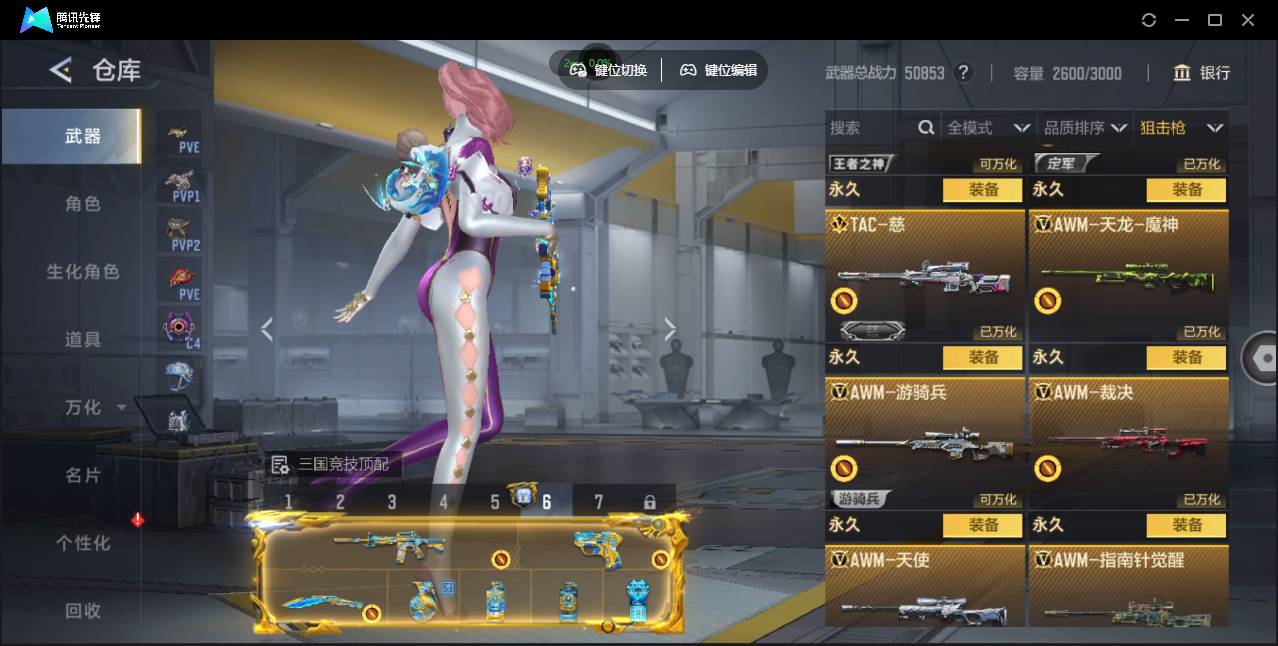Open the 银行 bank
Image resolution: width=1278 pixels, height=646 pixels.
pos(1201,73)
